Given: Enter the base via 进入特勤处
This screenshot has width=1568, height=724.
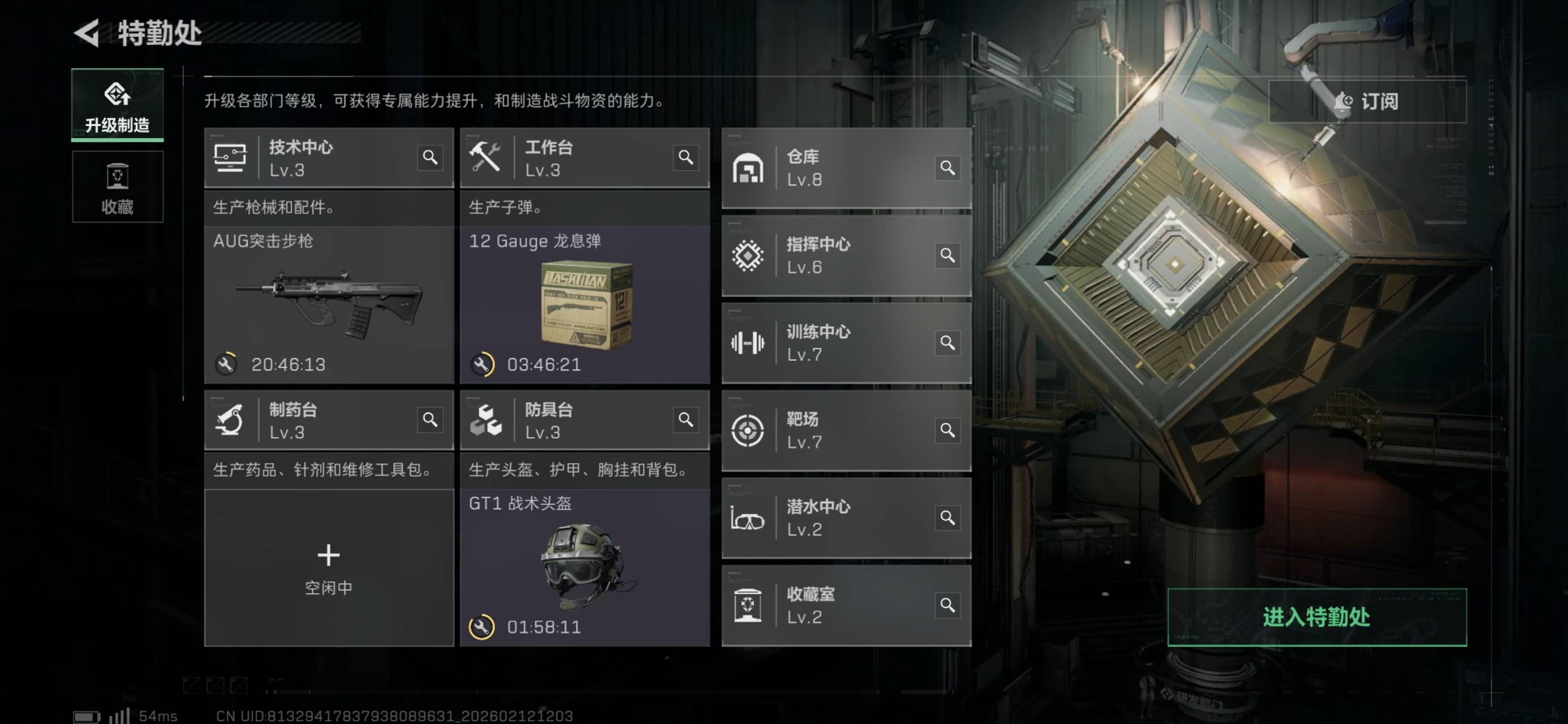Looking at the screenshot, I should pos(1317,617).
